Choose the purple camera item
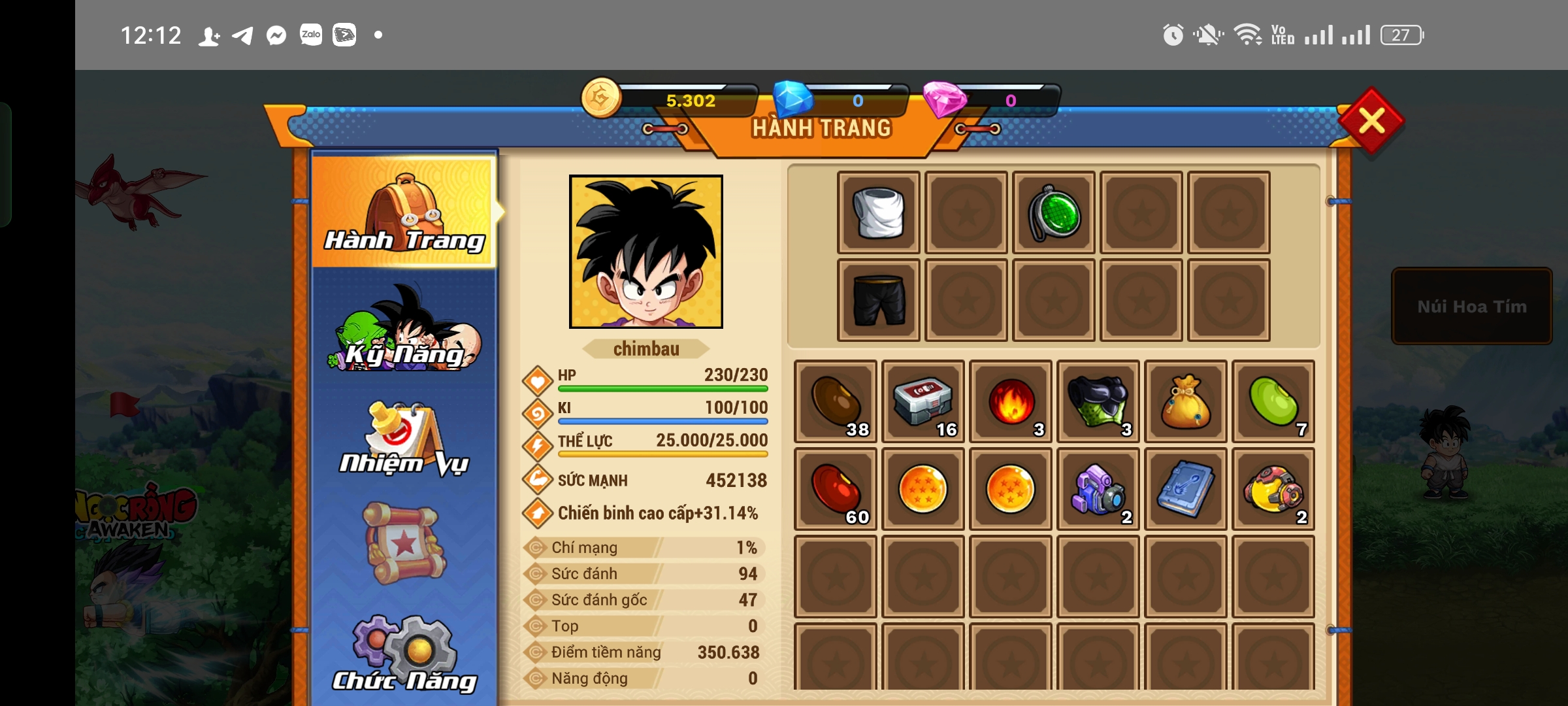 1098,489
